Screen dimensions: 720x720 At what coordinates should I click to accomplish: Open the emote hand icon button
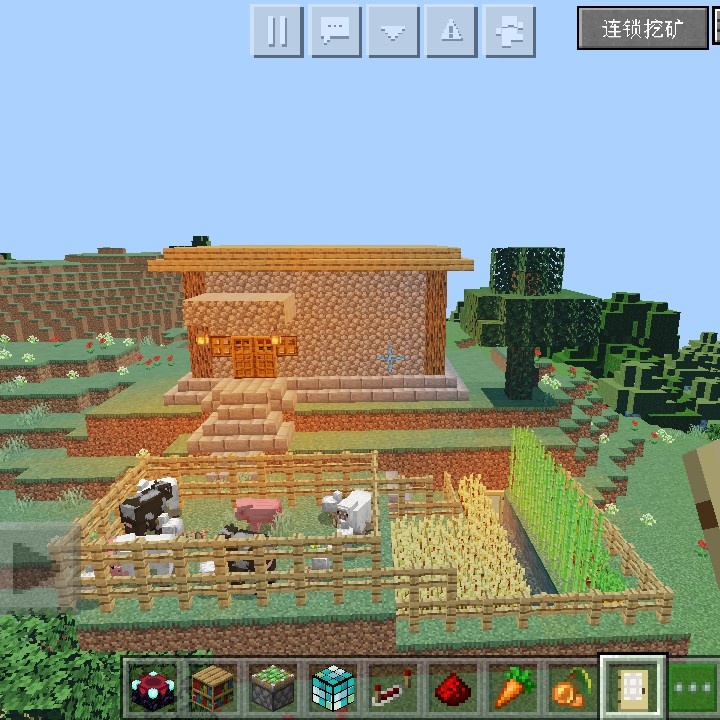coord(509,31)
